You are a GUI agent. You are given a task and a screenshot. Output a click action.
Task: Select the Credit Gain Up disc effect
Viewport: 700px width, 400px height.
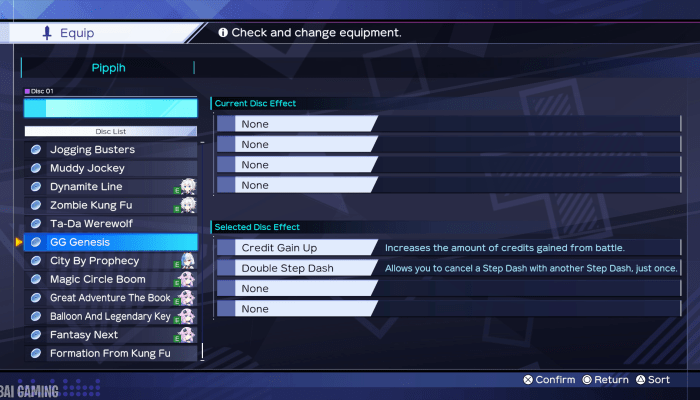(x=297, y=247)
